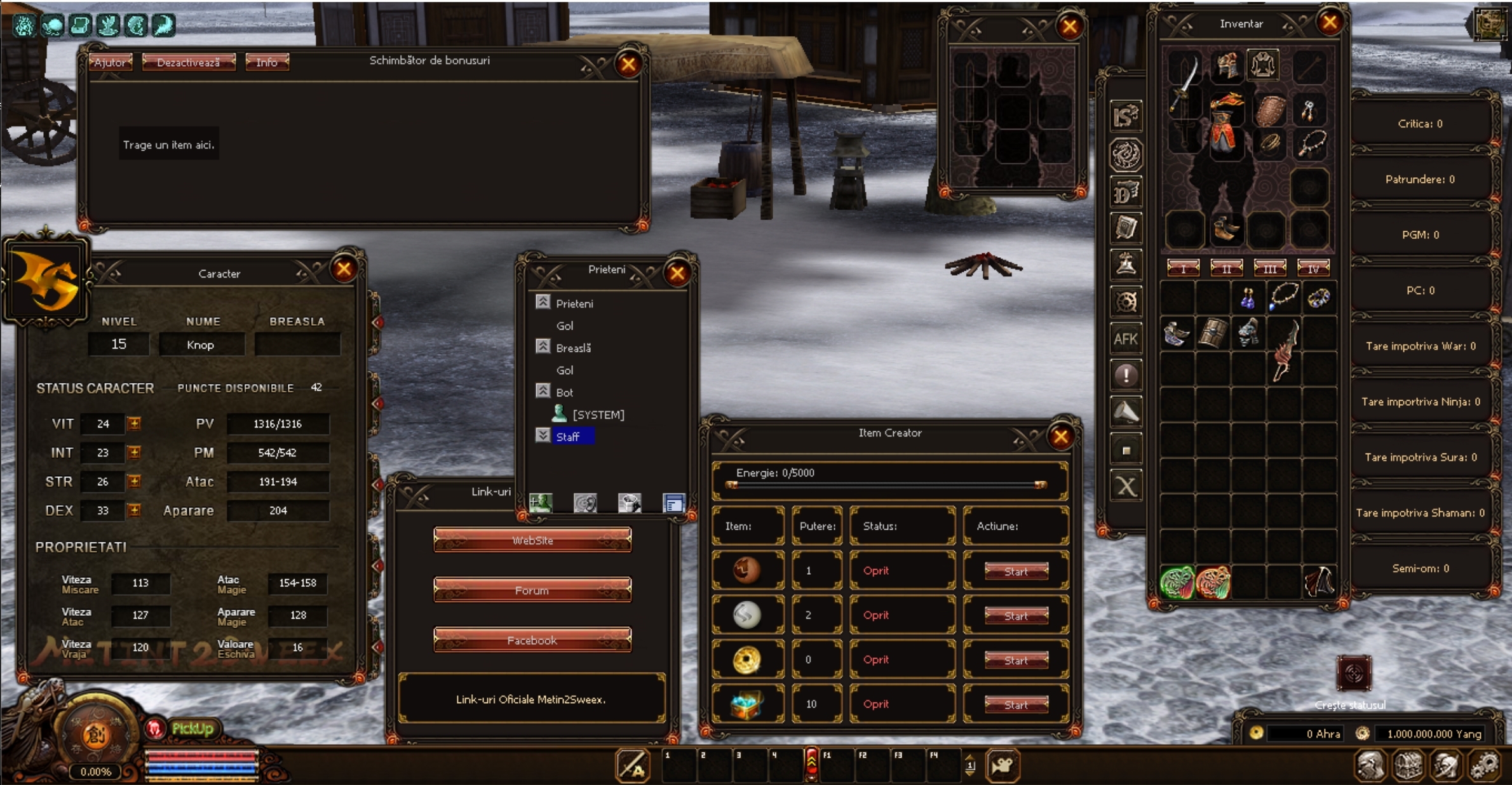Viewport: 1512px width, 785px height.
Task: Open the Forum link button
Action: tap(532, 590)
